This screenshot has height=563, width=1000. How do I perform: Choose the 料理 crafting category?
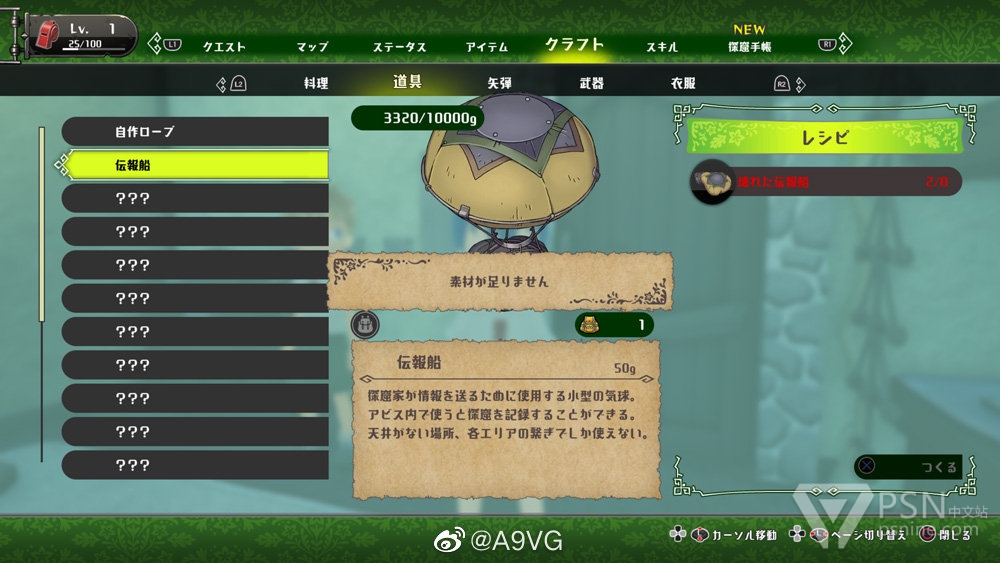316,84
